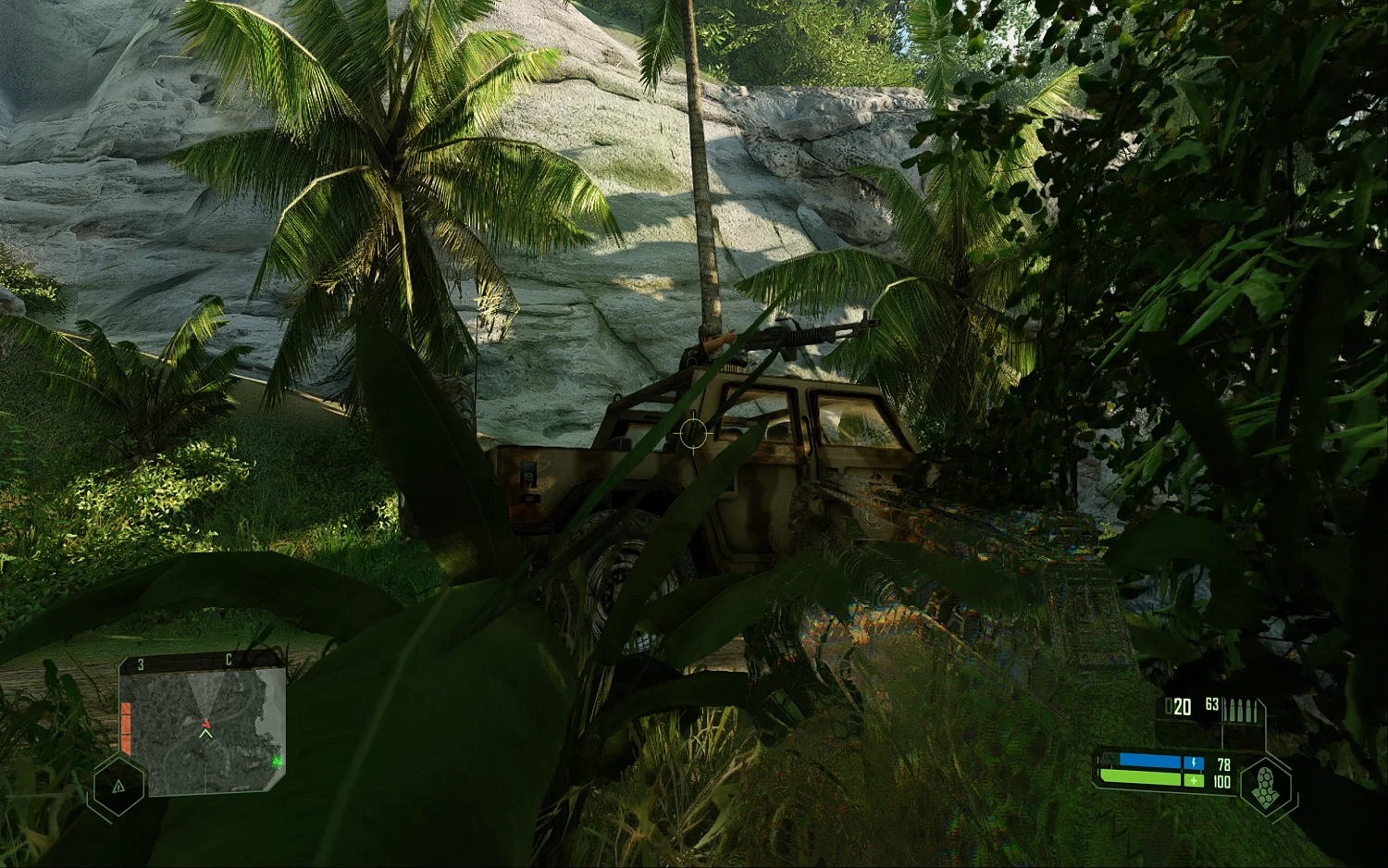
Task: Click the green medical cross health icon
Action: click(1194, 780)
